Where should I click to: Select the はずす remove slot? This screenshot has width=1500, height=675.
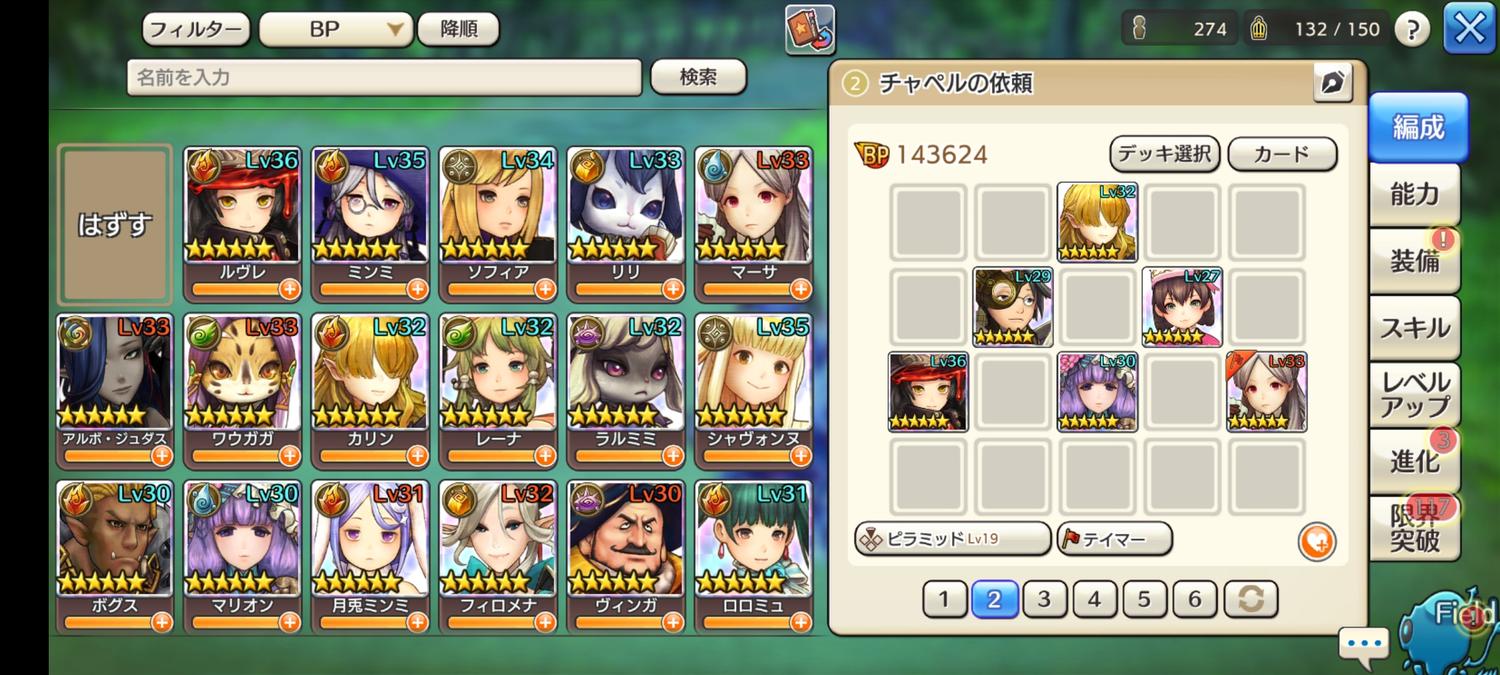click(x=114, y=224)
